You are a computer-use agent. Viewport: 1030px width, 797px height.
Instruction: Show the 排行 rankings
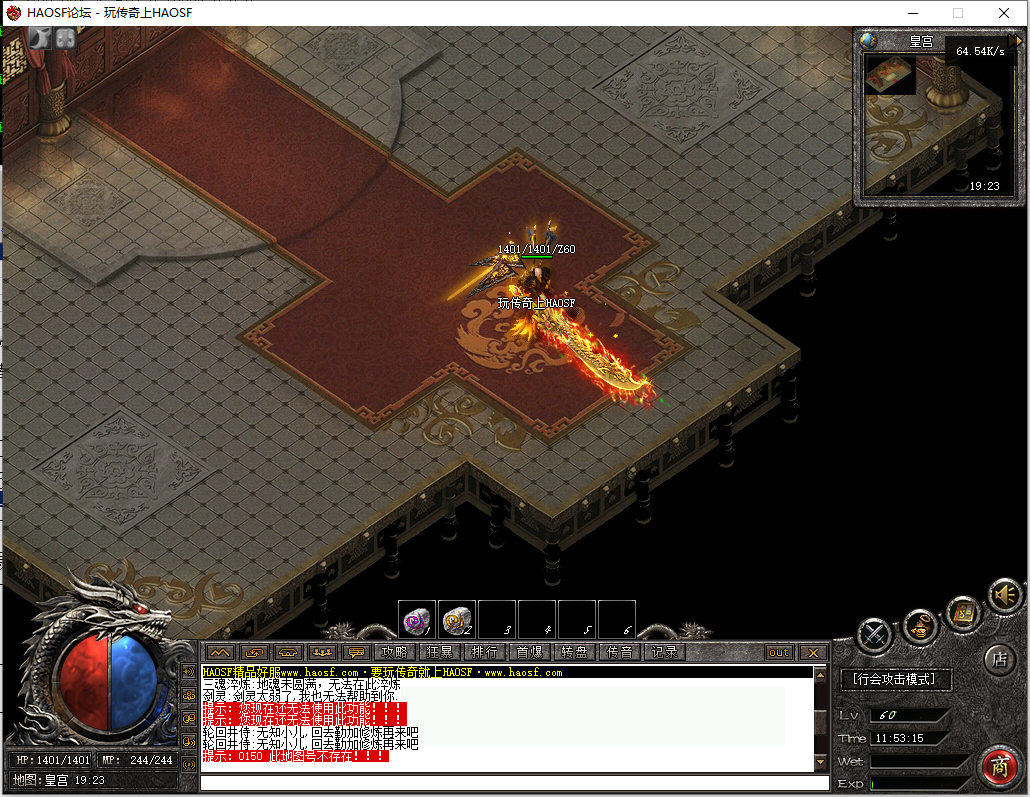[x=485, y=652]
